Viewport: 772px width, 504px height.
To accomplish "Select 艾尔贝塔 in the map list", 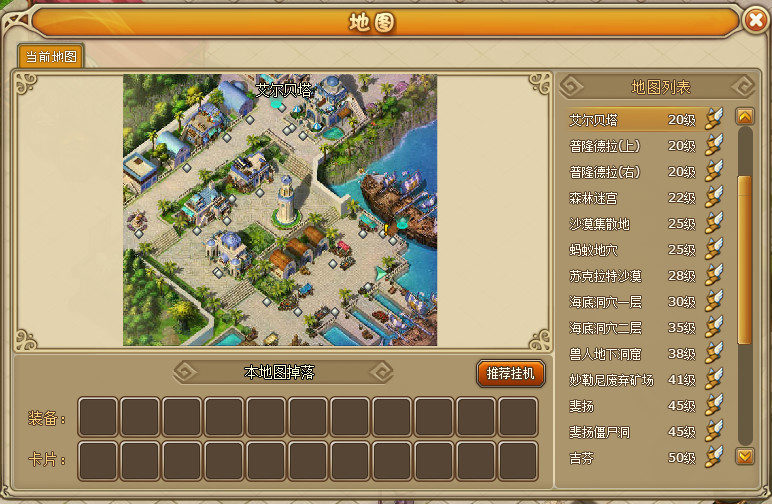I will pyautogui.click(x=632, y=120).
